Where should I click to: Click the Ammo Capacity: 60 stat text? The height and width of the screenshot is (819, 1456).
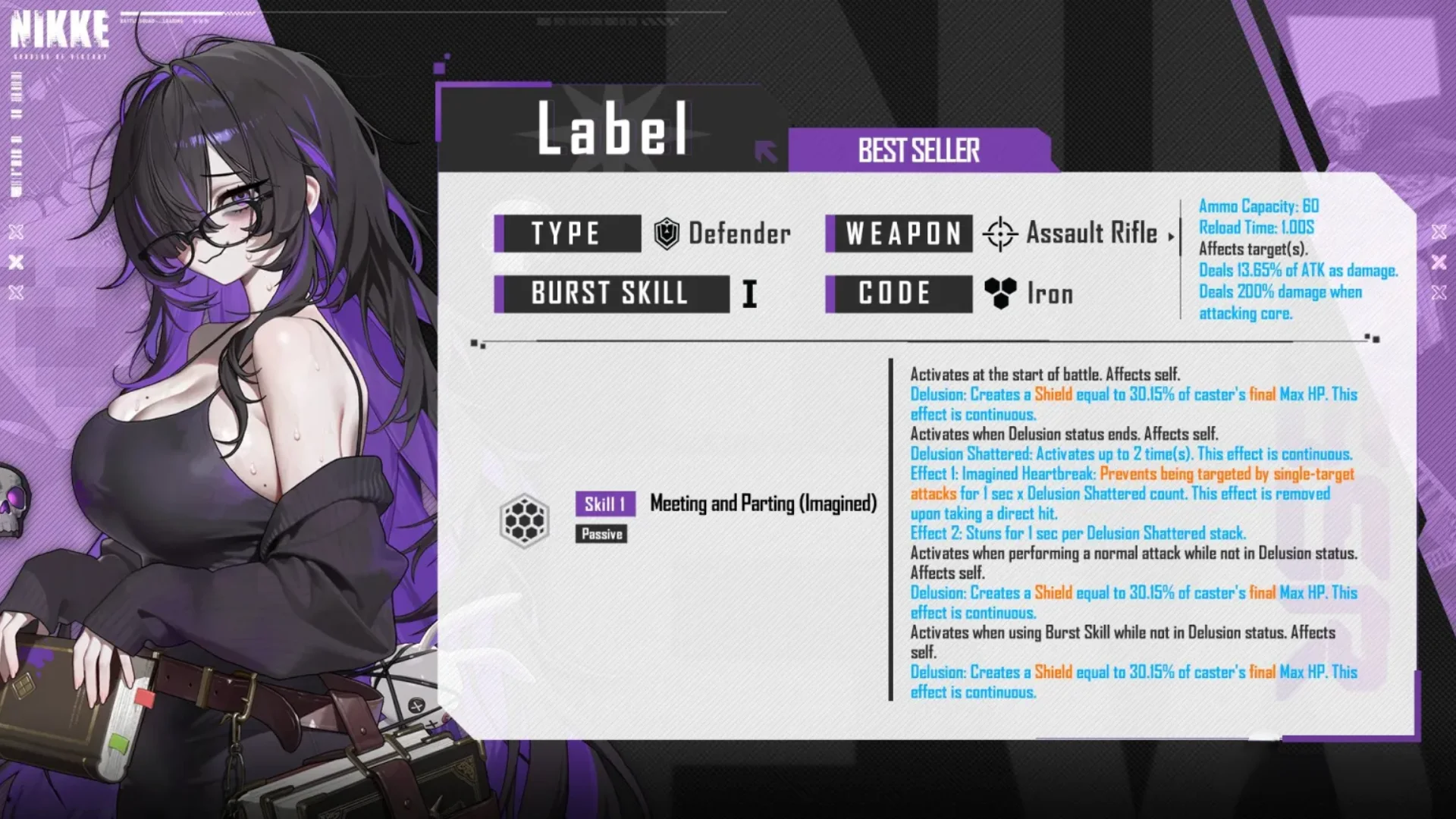pyautogui.click(x=1258, y=206)
